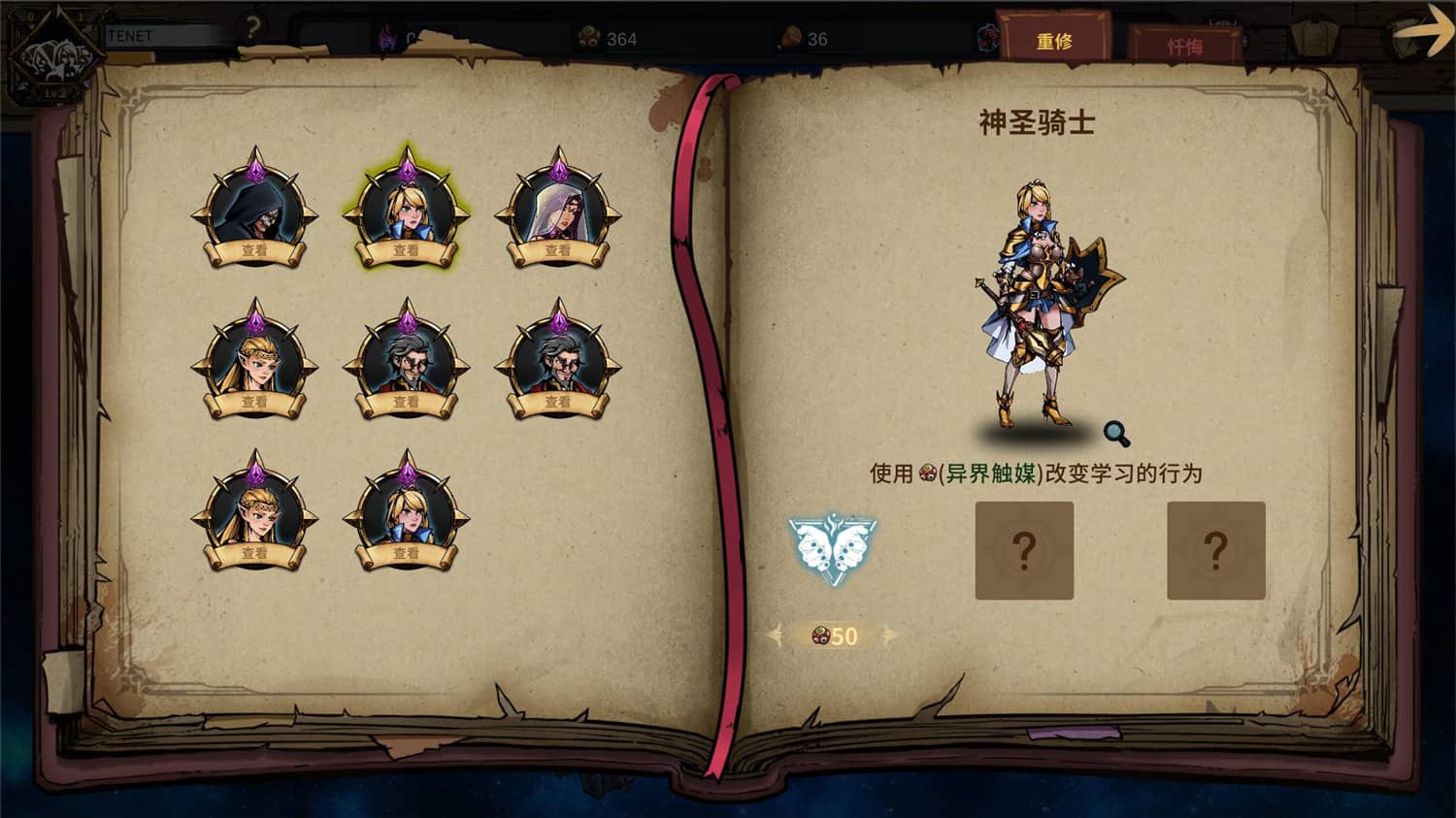The image size is (1456, 818).
Task: Click the first question mark skill slot
Action: tap(1025, 549)
